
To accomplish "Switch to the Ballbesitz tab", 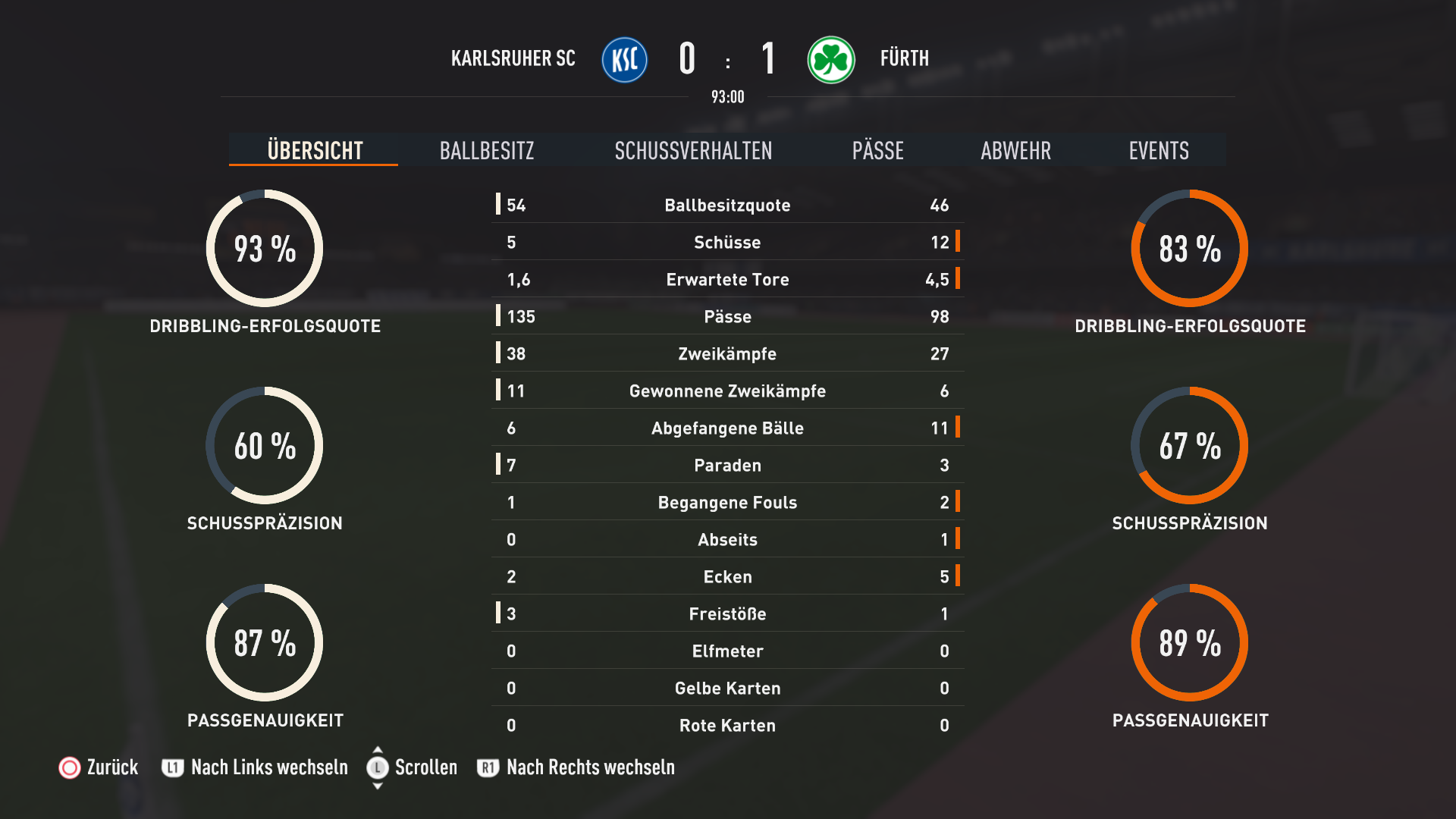I will (x=486, y=150).
